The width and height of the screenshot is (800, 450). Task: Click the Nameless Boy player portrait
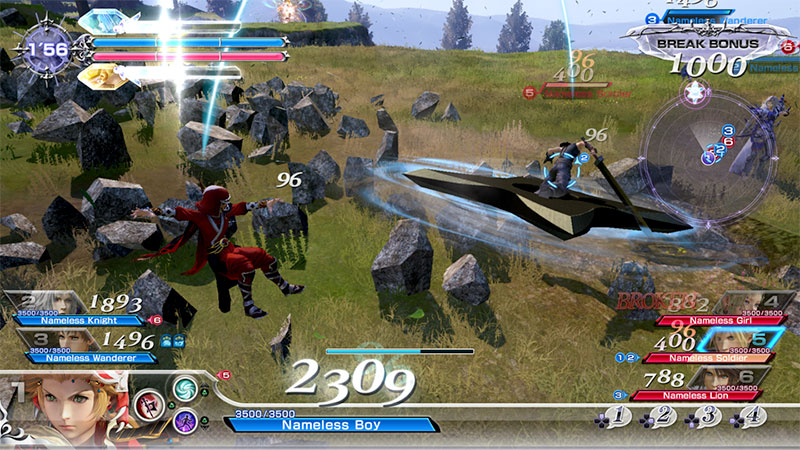coord(68,403)
